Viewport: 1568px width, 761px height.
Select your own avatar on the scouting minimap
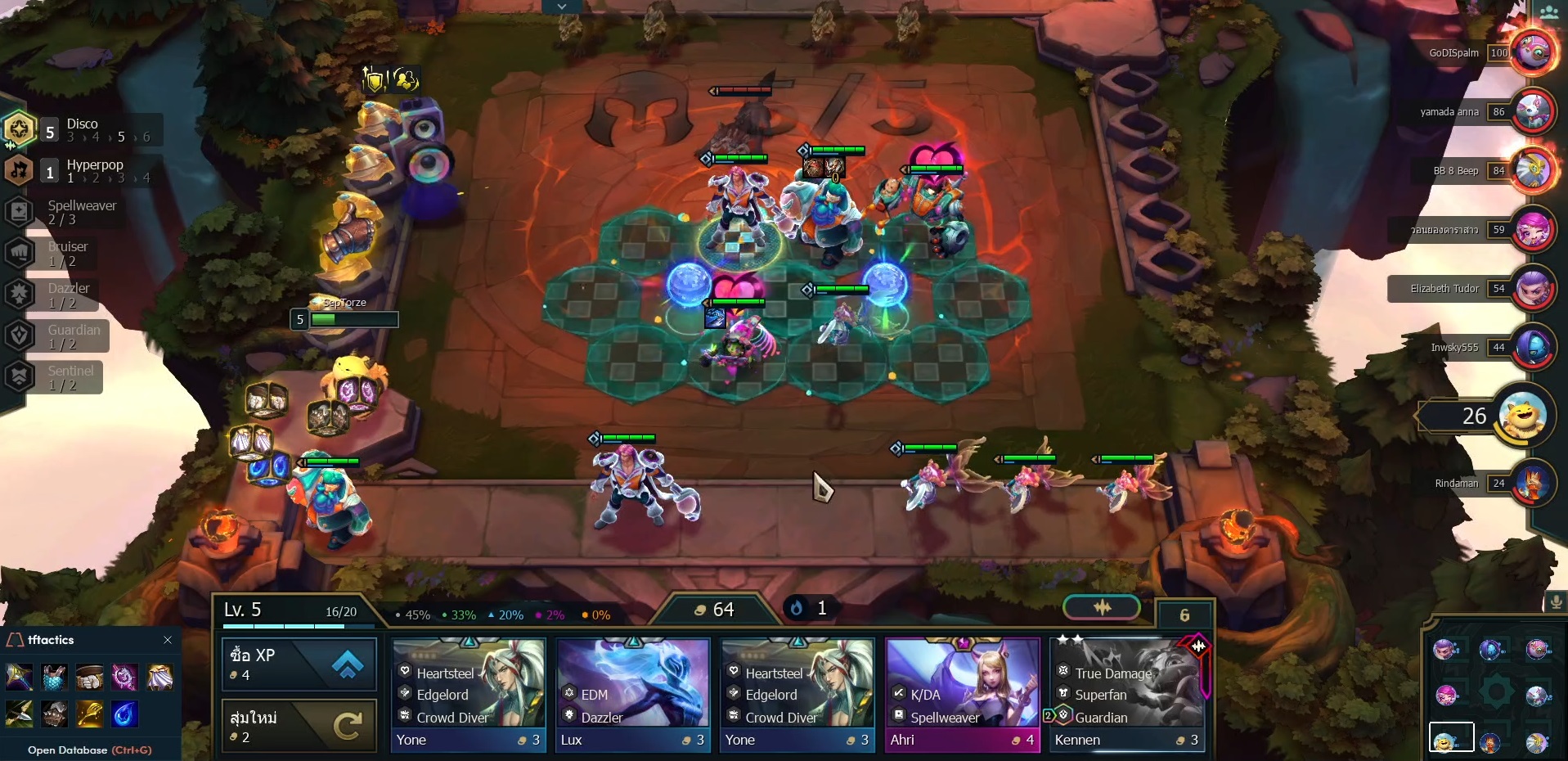(1444, 741)
